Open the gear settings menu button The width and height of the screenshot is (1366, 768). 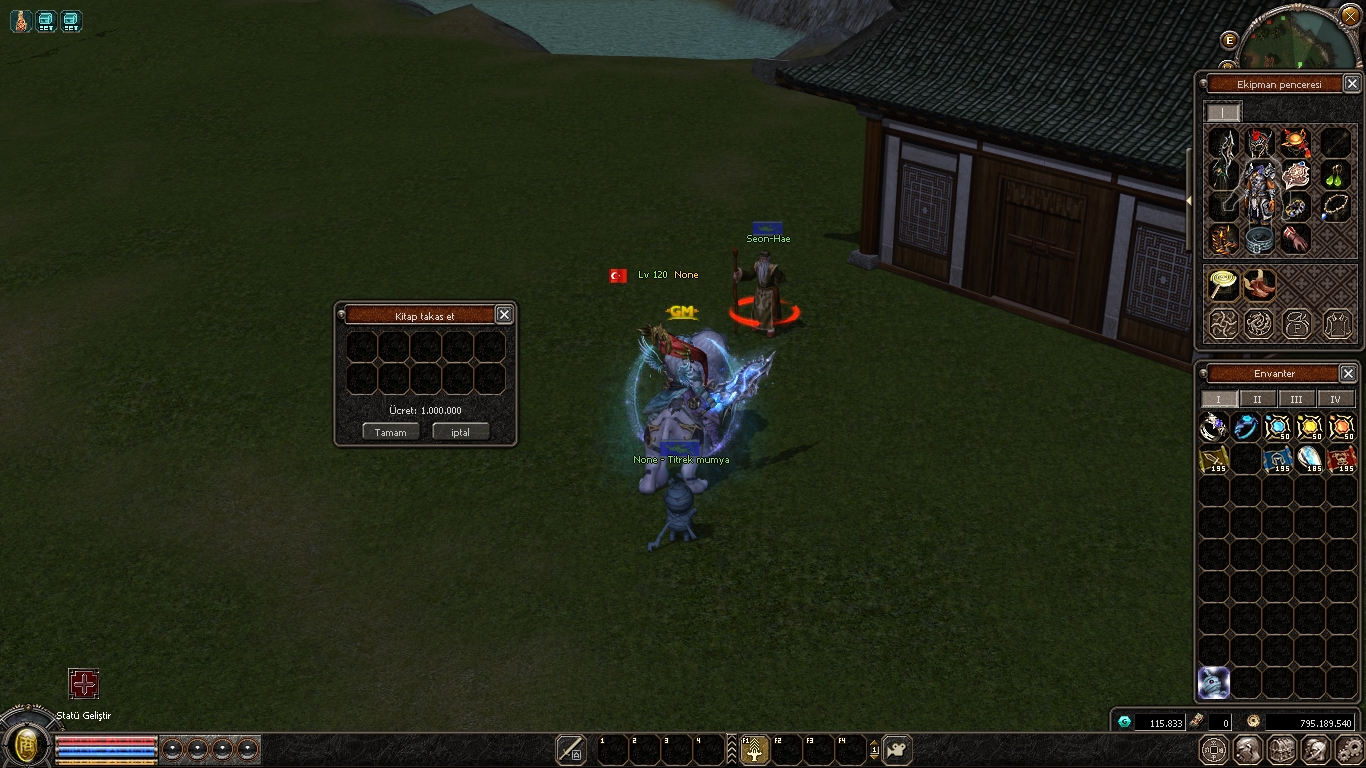coord(1348,750)
